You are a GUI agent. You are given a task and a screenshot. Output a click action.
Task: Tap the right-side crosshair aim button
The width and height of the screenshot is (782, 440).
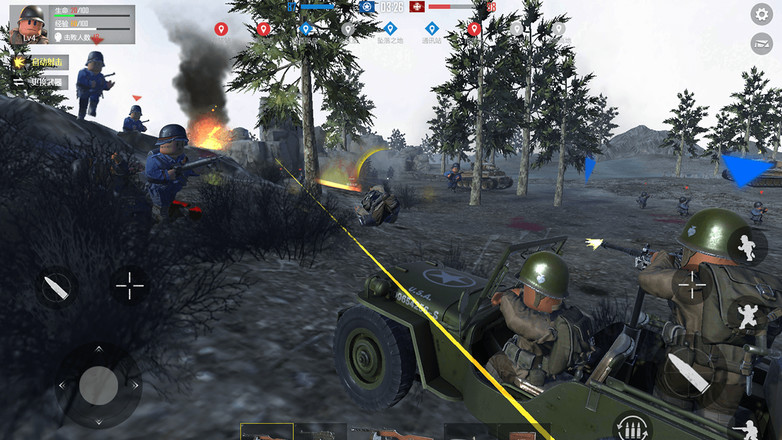tap(693, 285)
